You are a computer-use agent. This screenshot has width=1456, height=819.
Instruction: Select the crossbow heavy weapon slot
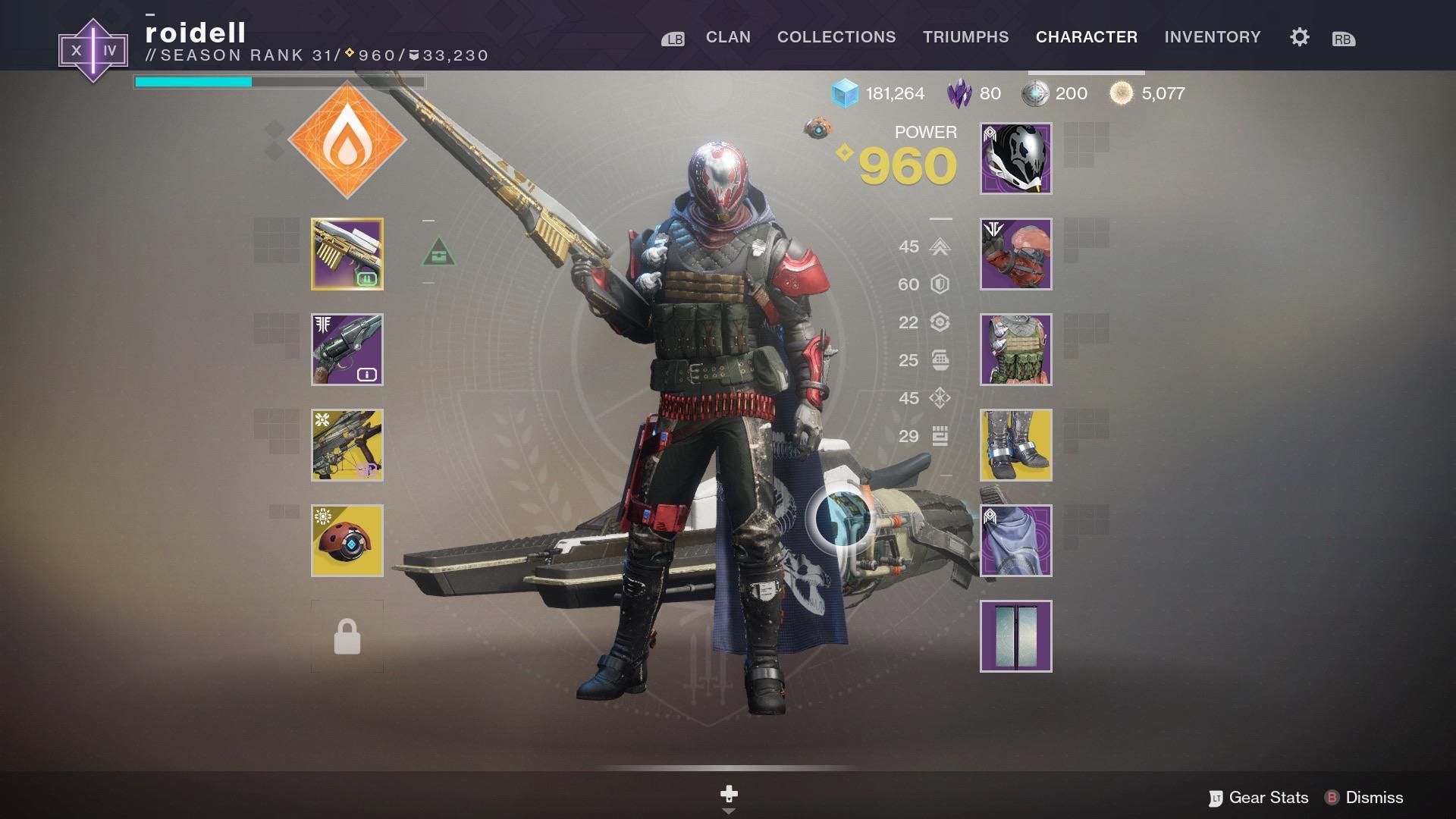tap(347, 445)
